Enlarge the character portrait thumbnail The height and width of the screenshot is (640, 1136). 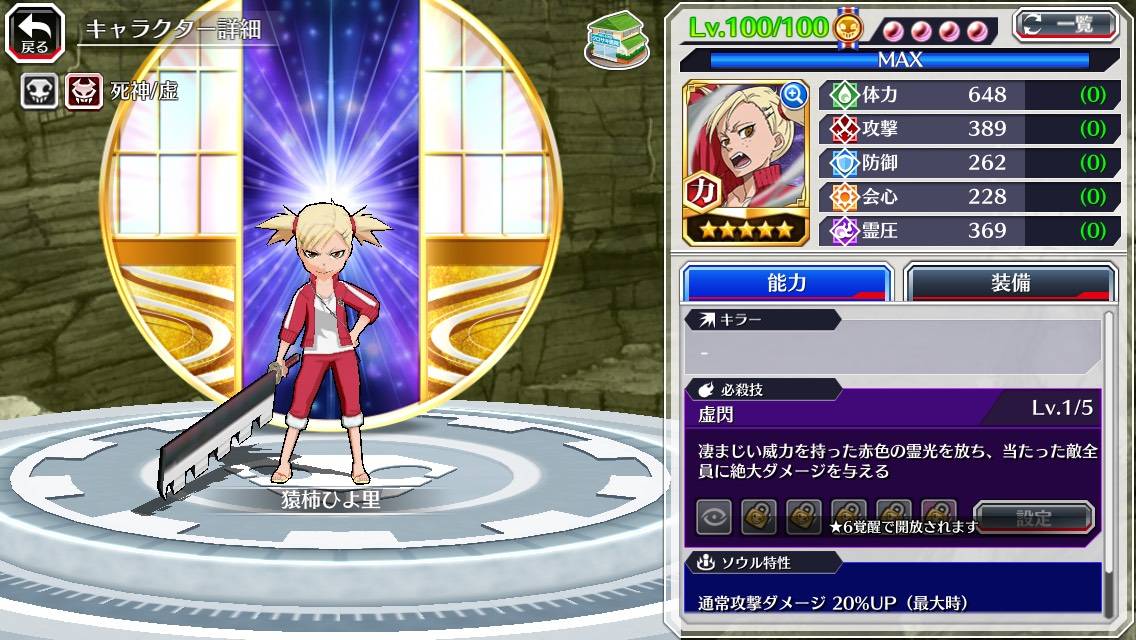coord(794,95)
